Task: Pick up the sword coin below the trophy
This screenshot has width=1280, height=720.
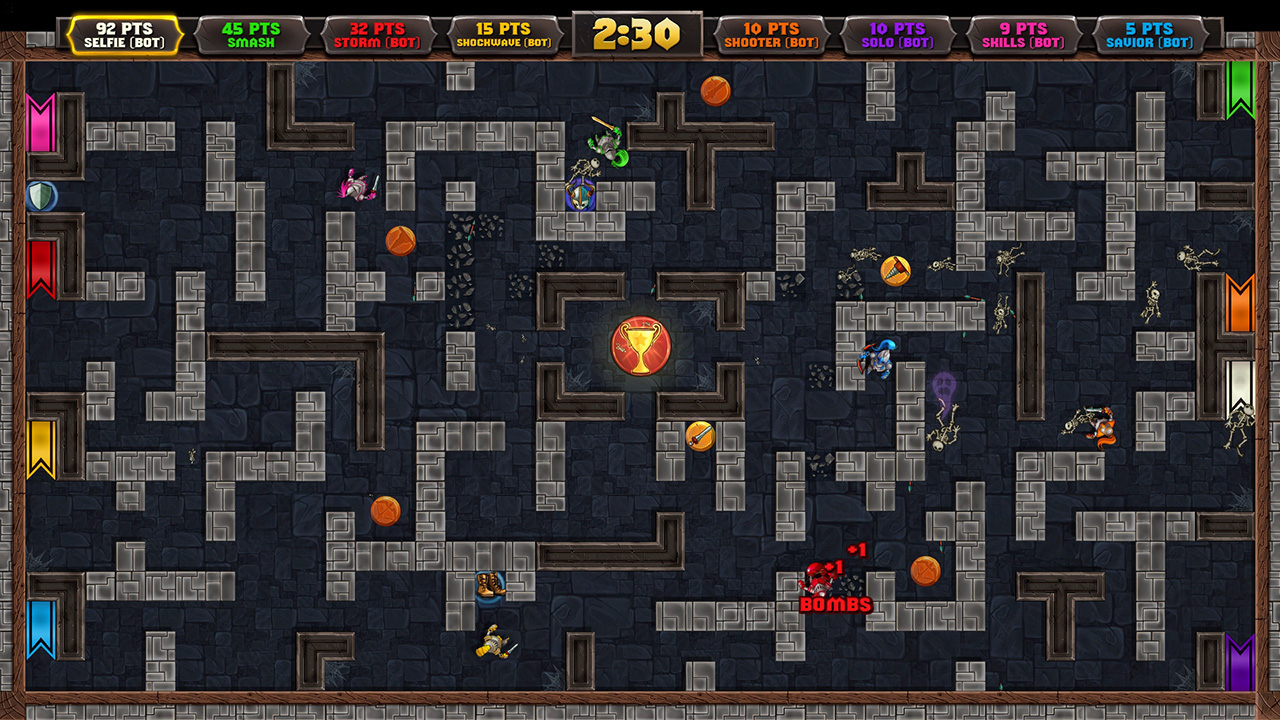Action: [x=700, y=434]
